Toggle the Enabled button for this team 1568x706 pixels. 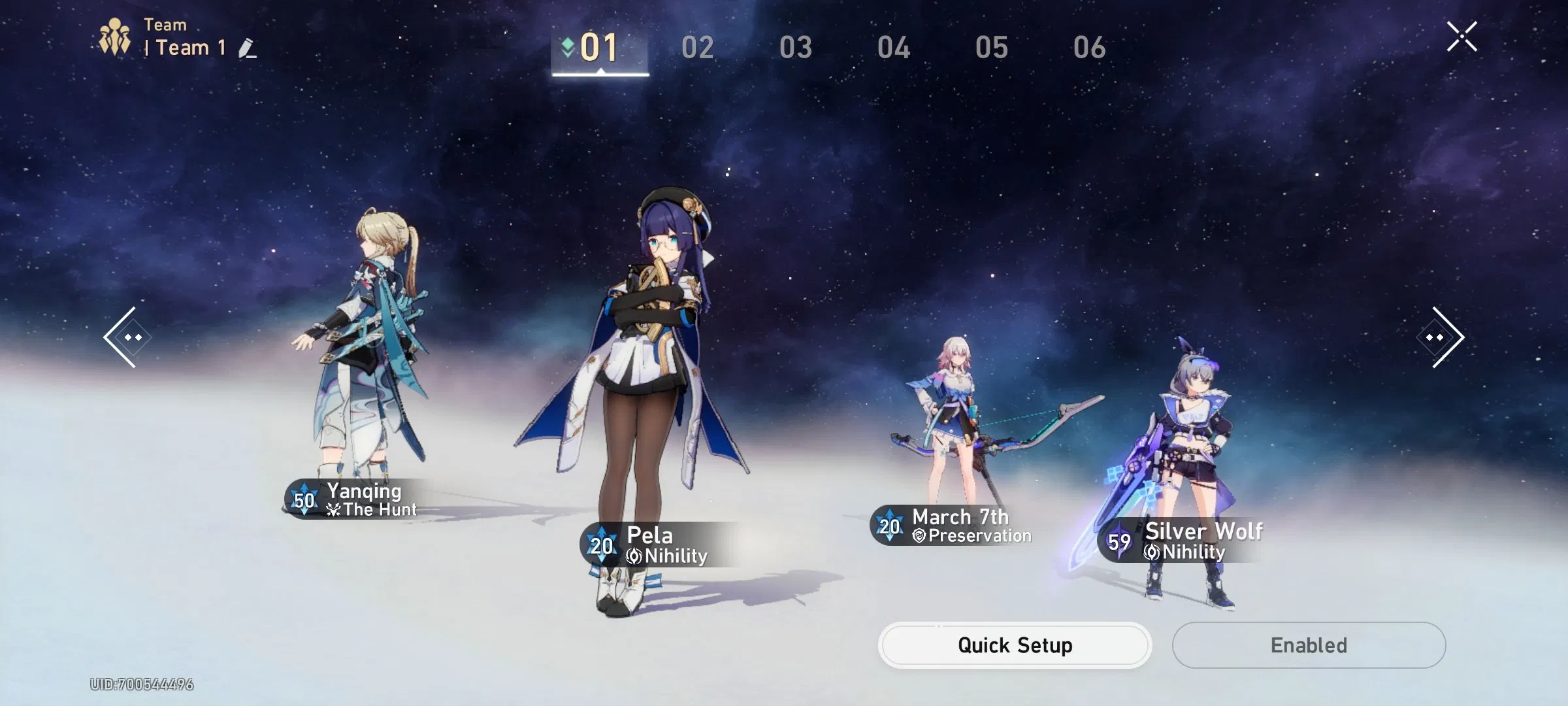[1309, 645]
